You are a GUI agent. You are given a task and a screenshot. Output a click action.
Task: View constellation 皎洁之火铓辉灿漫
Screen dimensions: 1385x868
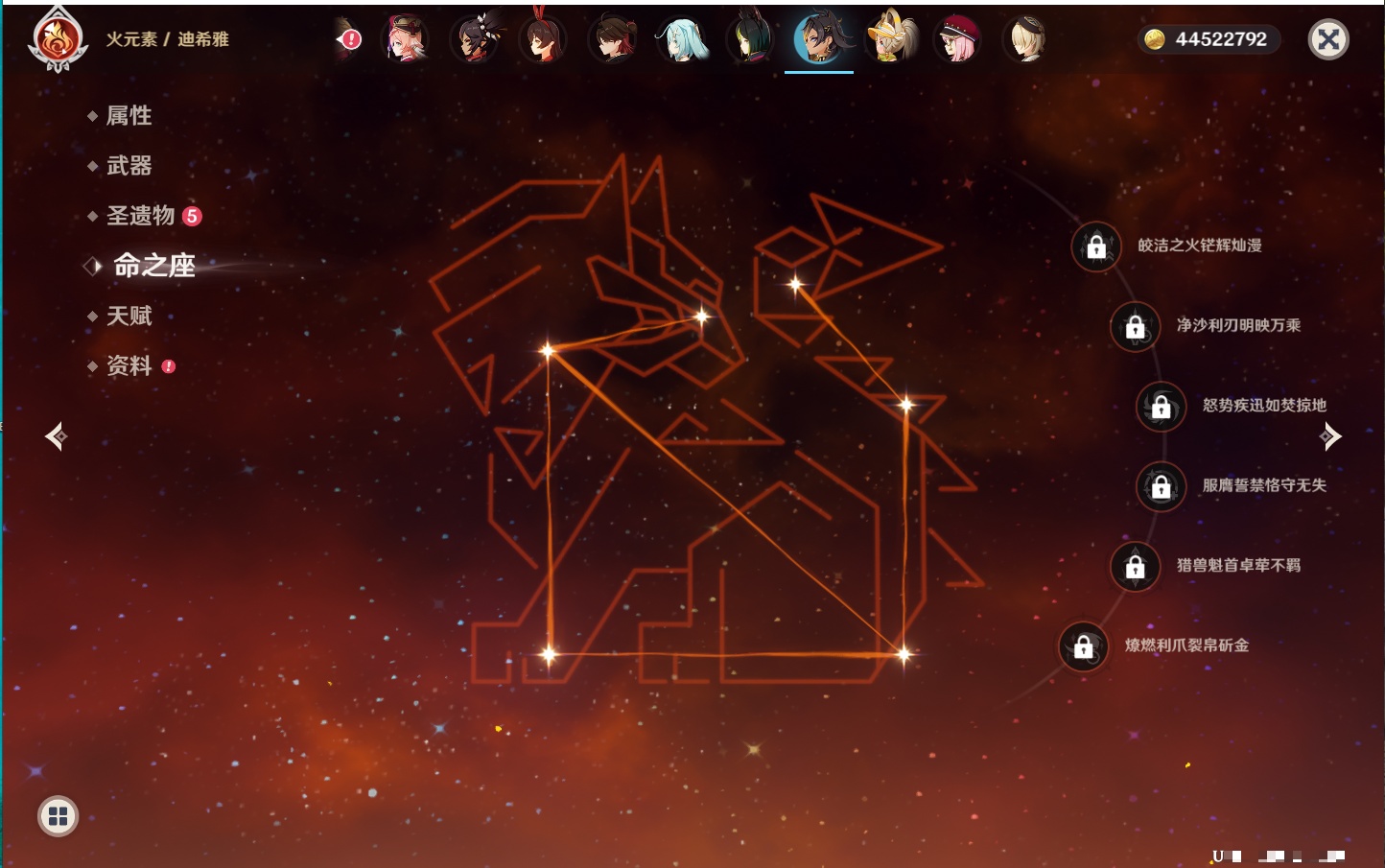(1096, 246)
